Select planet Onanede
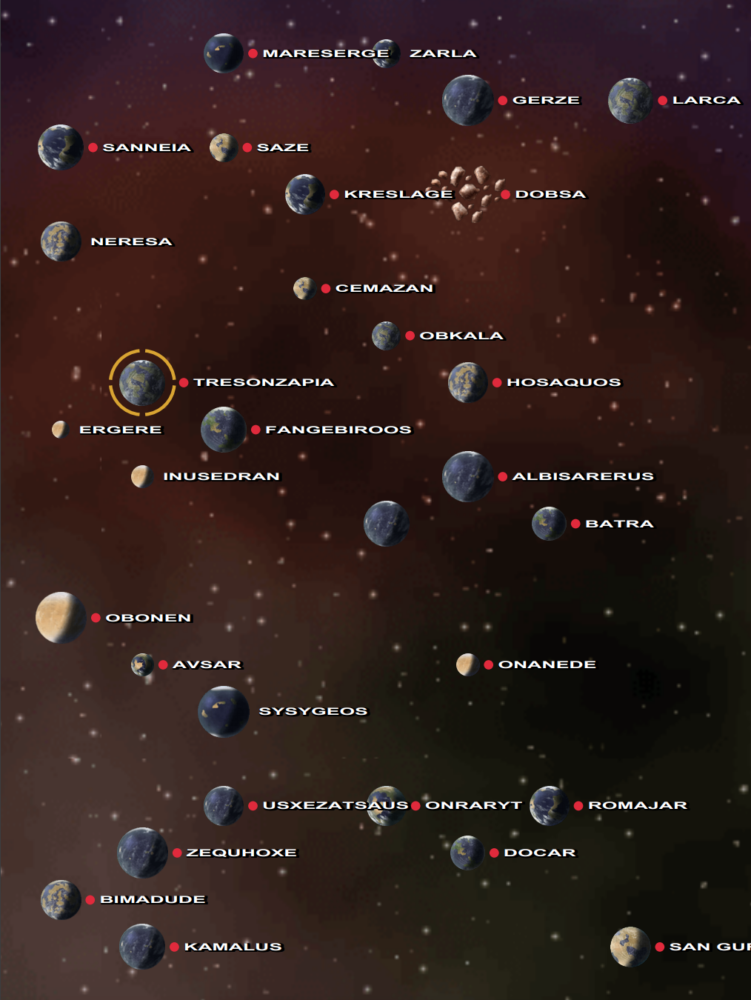 (x=466, y=664)
